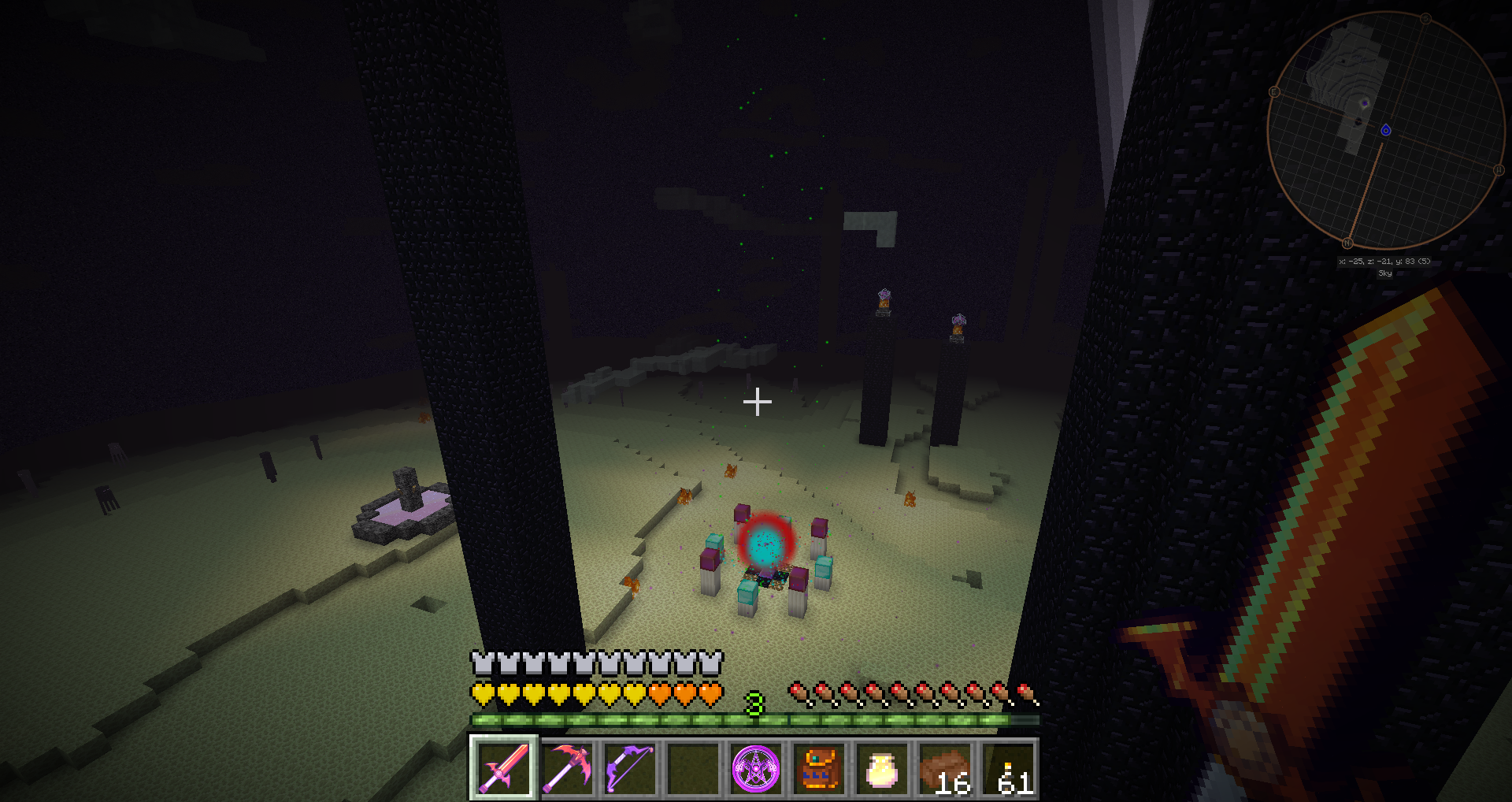Select the red sword hotbar slot
Viewport: 1512px width, 802px height.
pyautogui.click(x=504, y=768)
